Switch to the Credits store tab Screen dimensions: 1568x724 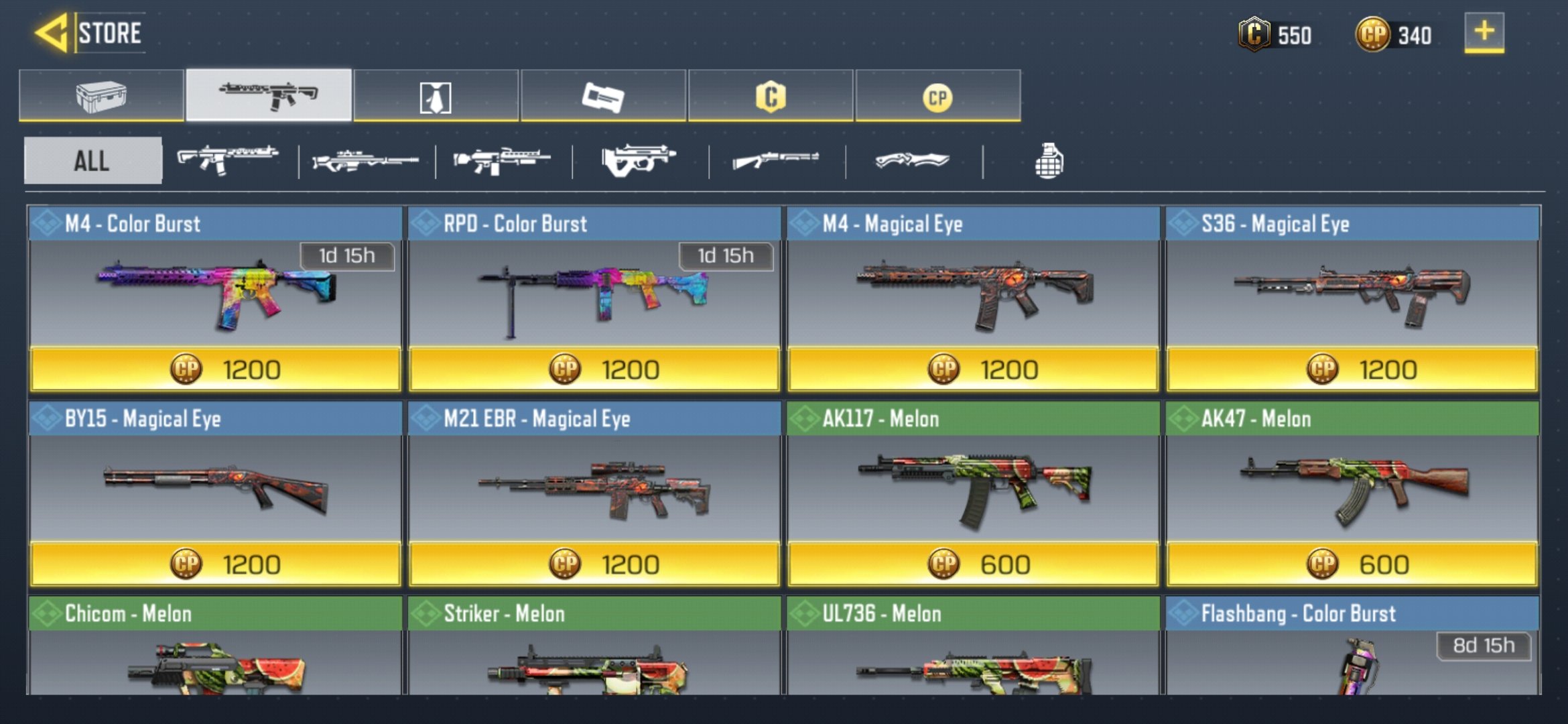tap(771, 97)
